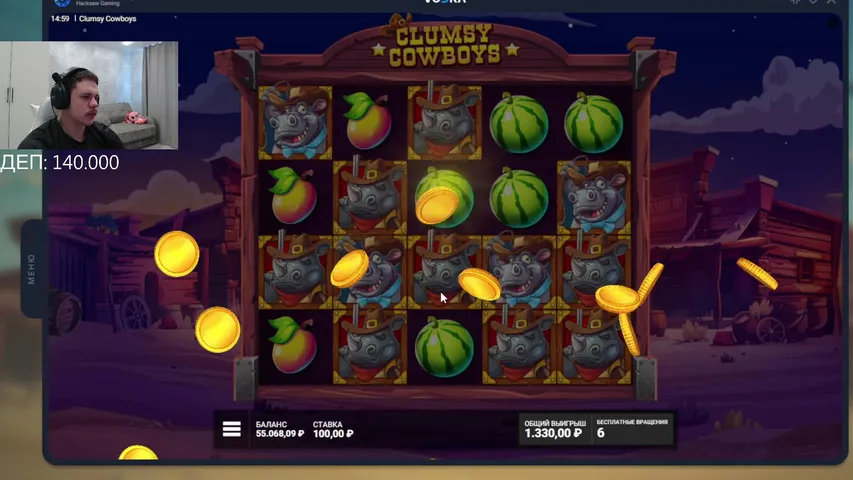Screen dimensions: 853x480
Task: Open the slot game hamburger menu
Action: tap(232, 429)
